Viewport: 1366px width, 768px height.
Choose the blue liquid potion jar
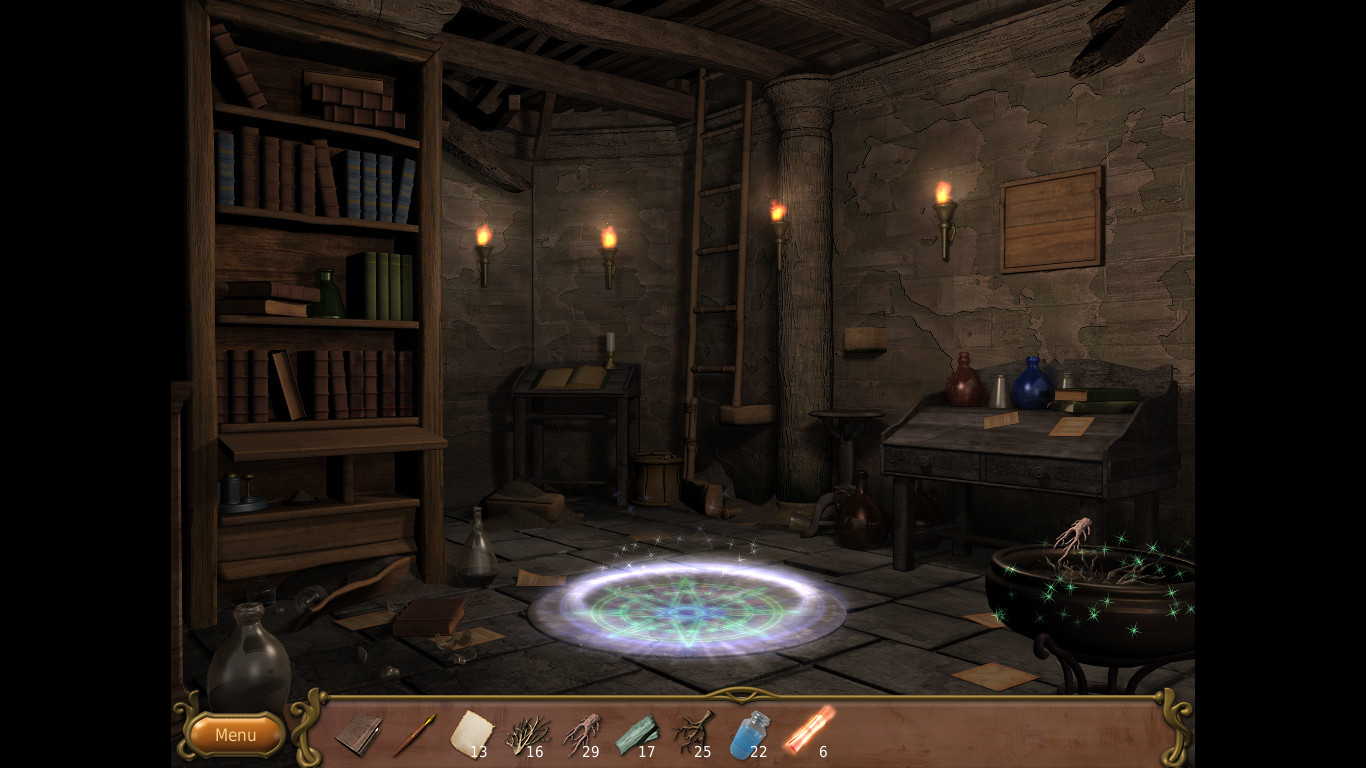(x=748, y=734)
